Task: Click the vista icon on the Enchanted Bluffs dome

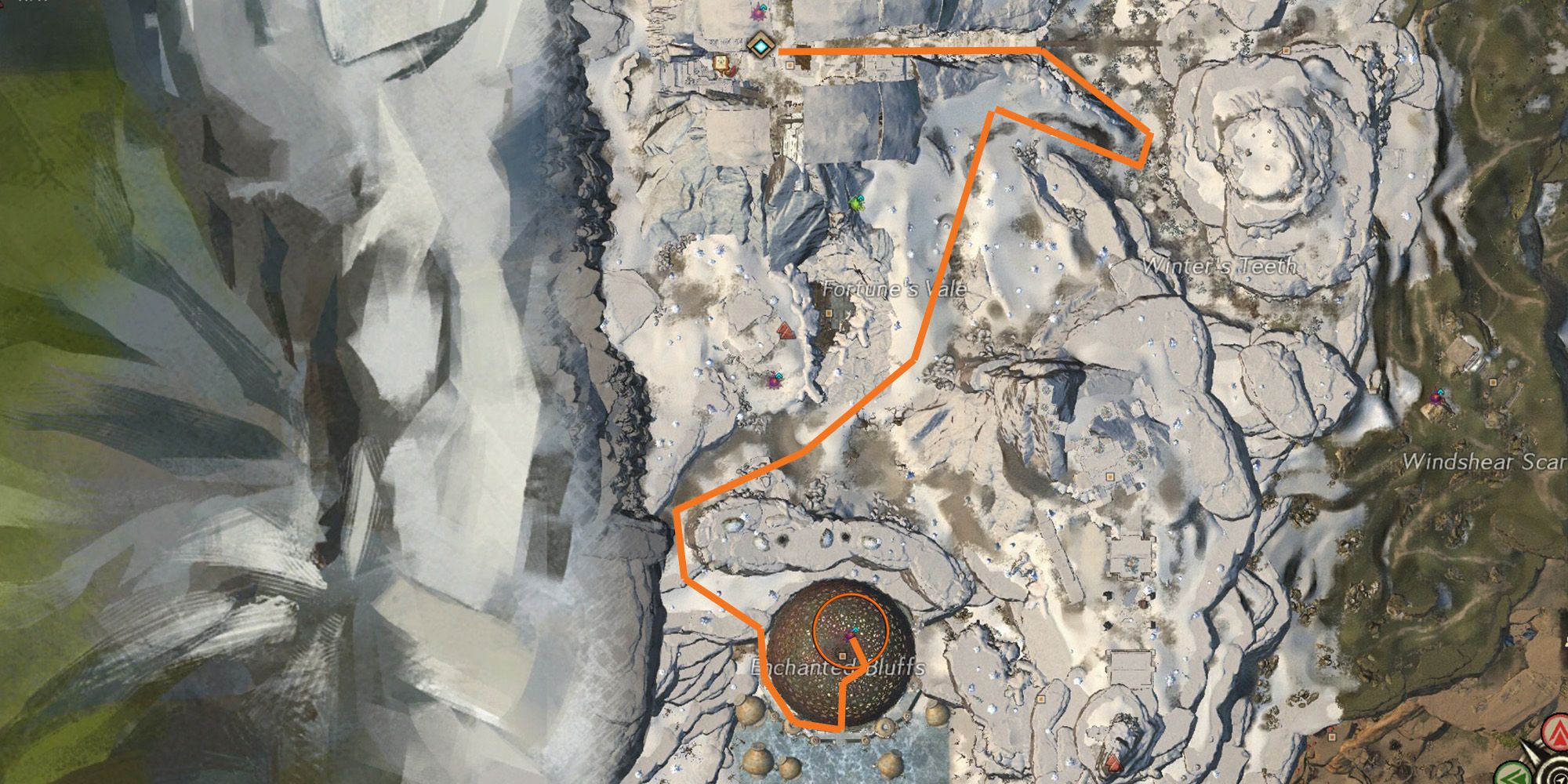Action: click(855, 630)
